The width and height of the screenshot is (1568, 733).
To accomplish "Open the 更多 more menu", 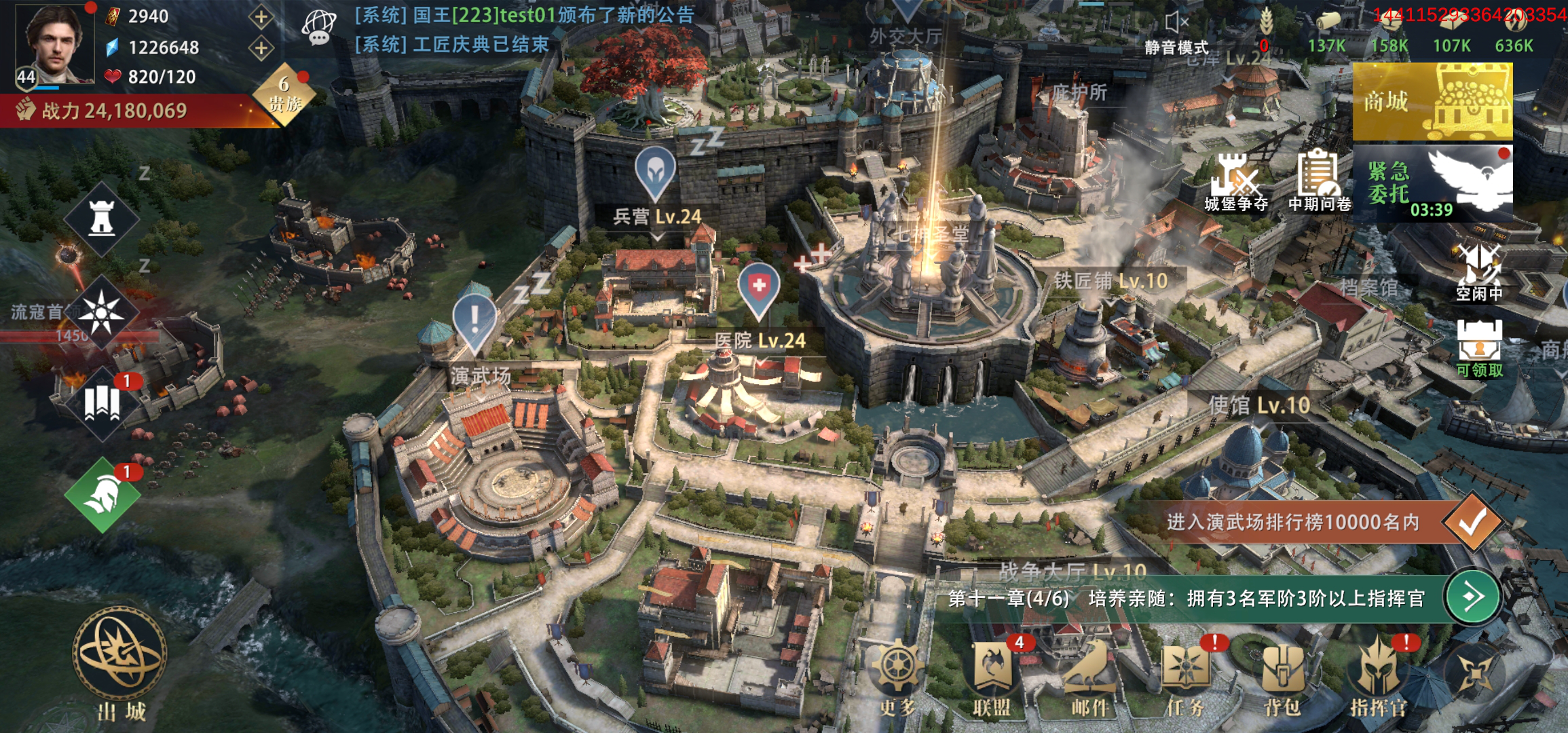I will pyautogui.click(x=899, y=677).
